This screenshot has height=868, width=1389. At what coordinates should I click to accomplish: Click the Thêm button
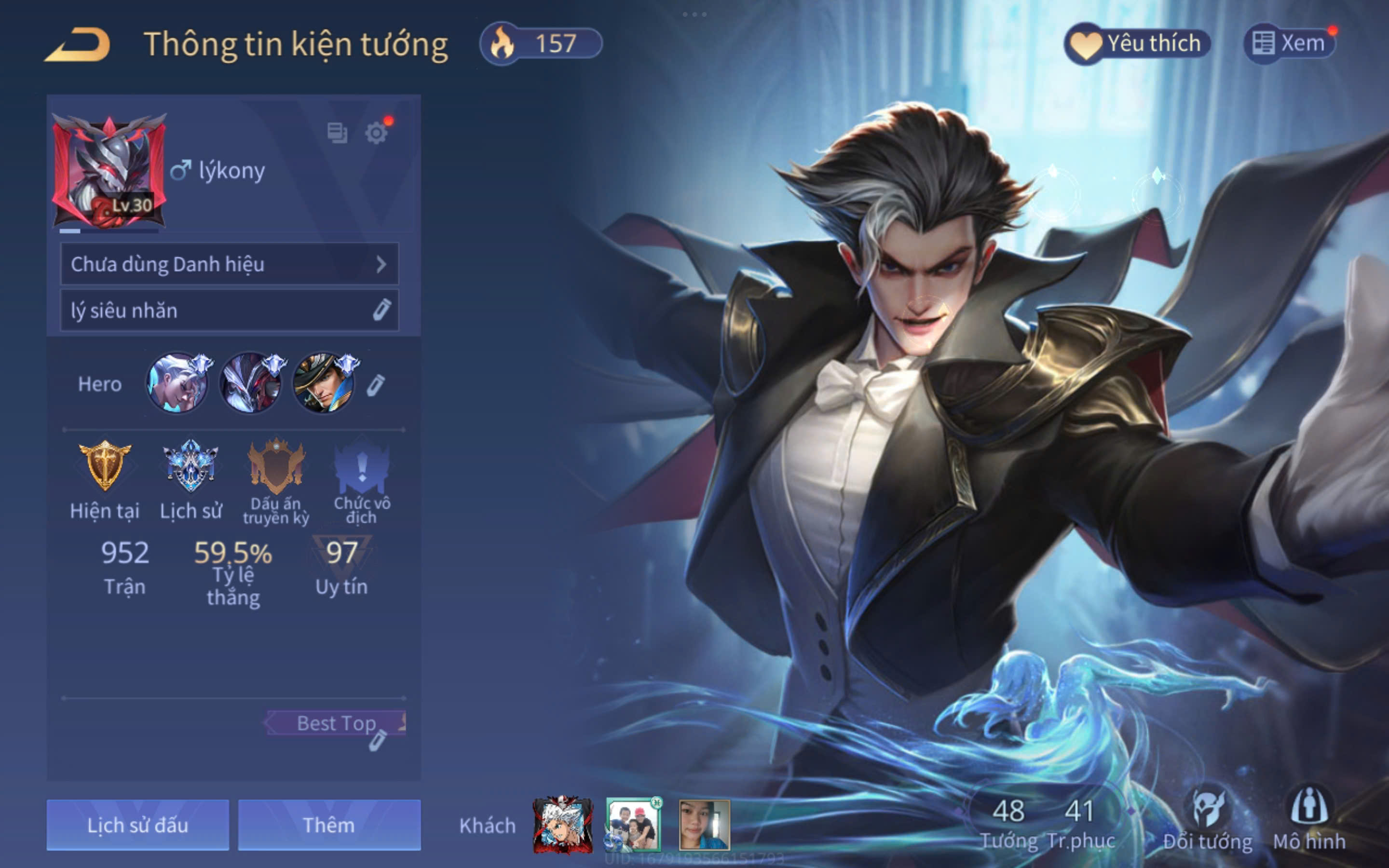[329, 825]
